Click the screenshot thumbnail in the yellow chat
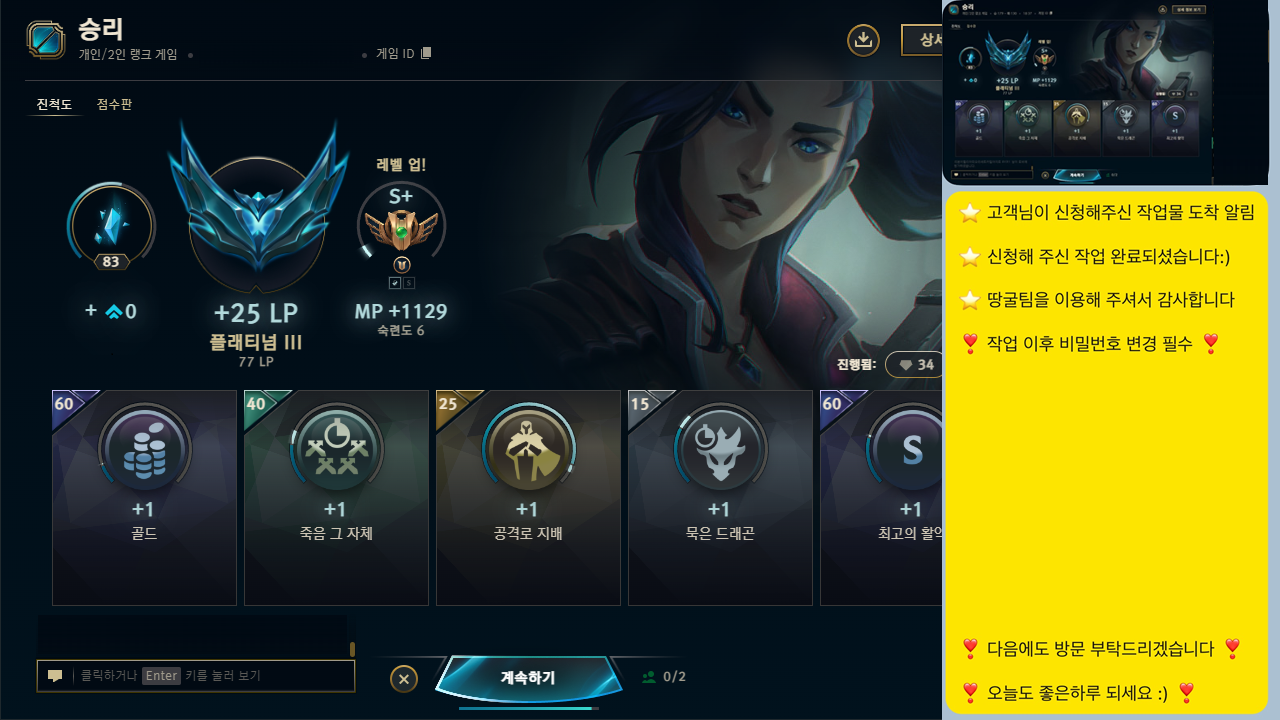 (1107, 92)
